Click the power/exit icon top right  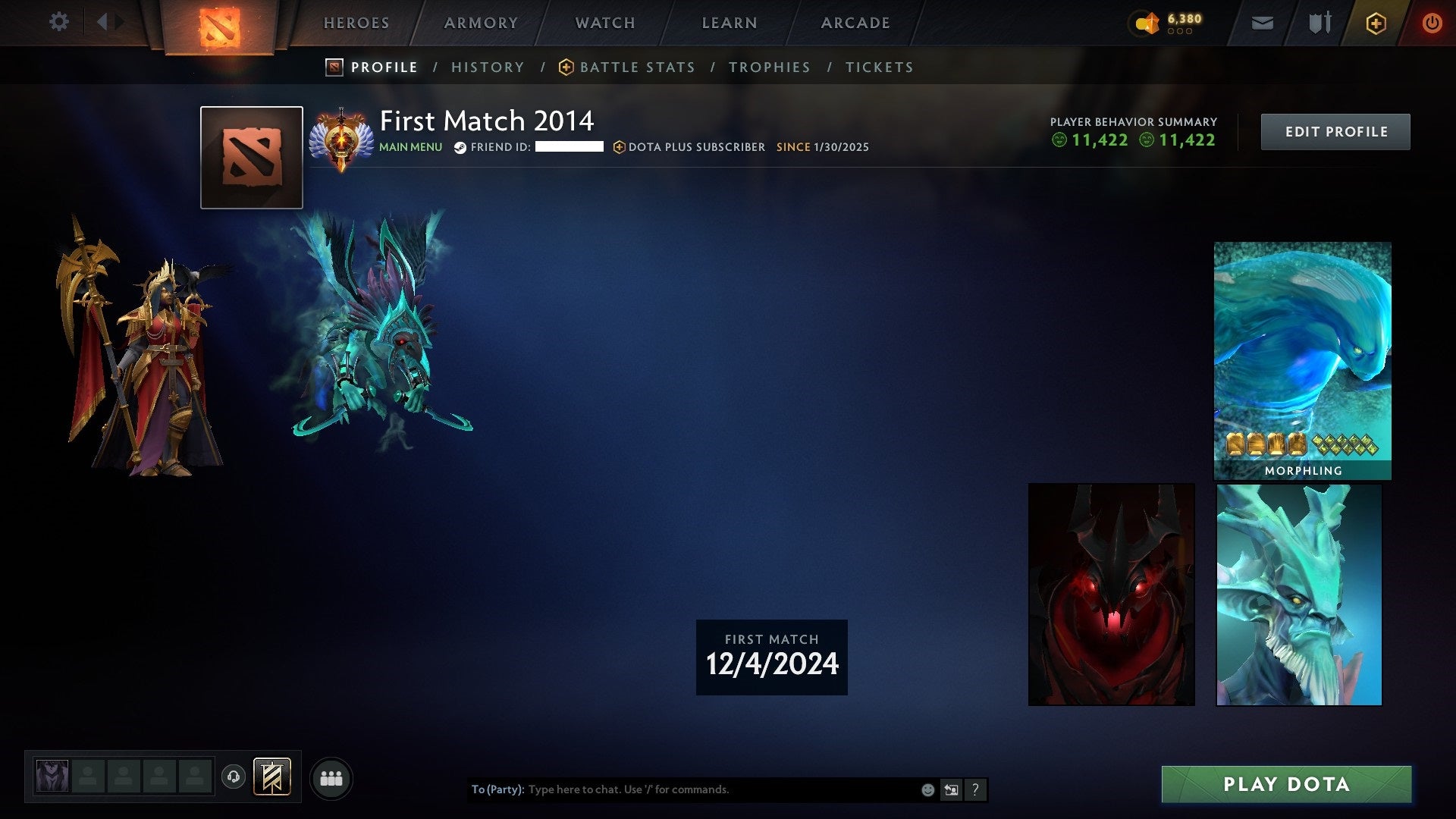click(x=1432, y=23)
